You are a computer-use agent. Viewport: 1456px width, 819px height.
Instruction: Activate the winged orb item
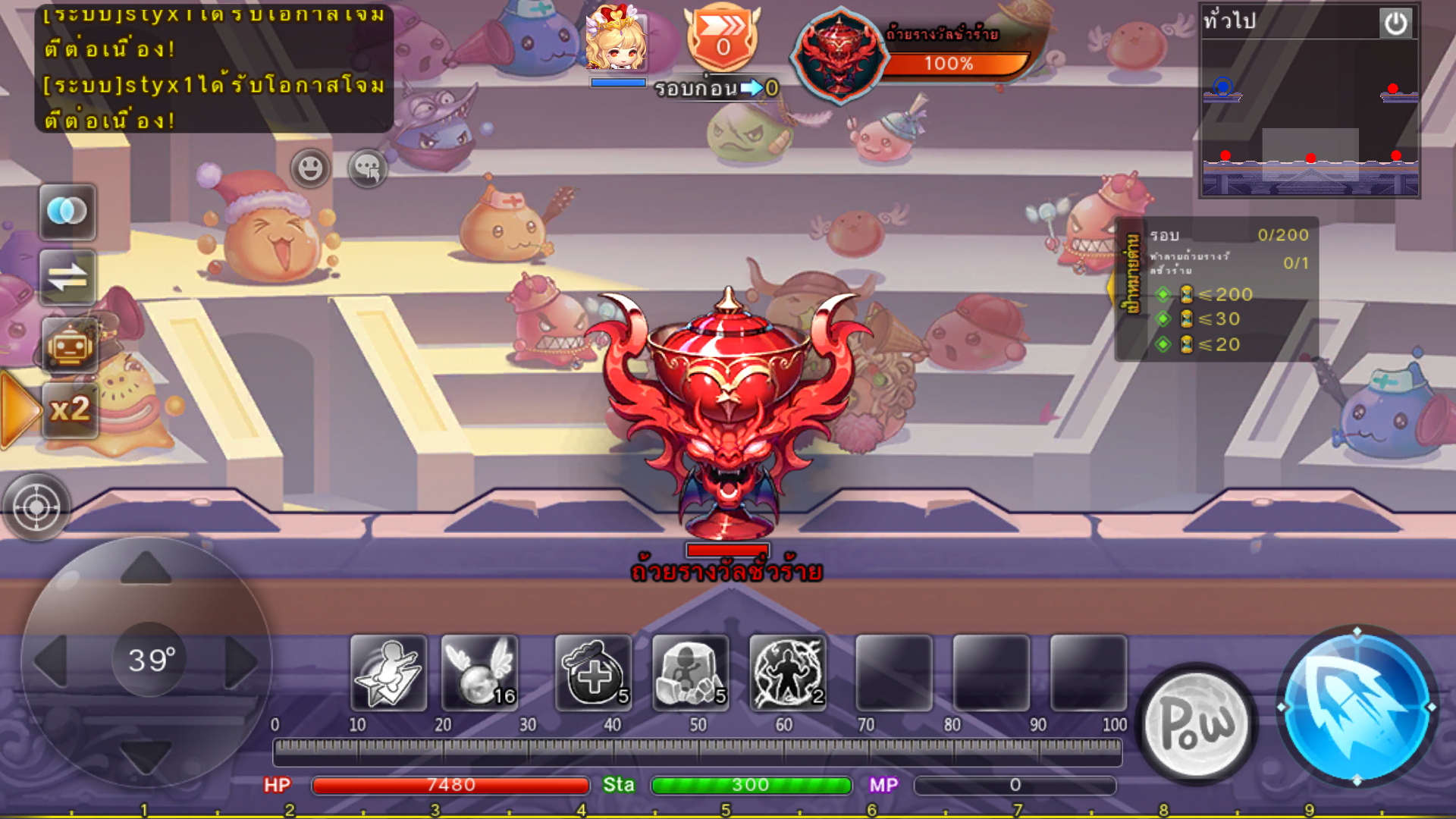point(479,673)
